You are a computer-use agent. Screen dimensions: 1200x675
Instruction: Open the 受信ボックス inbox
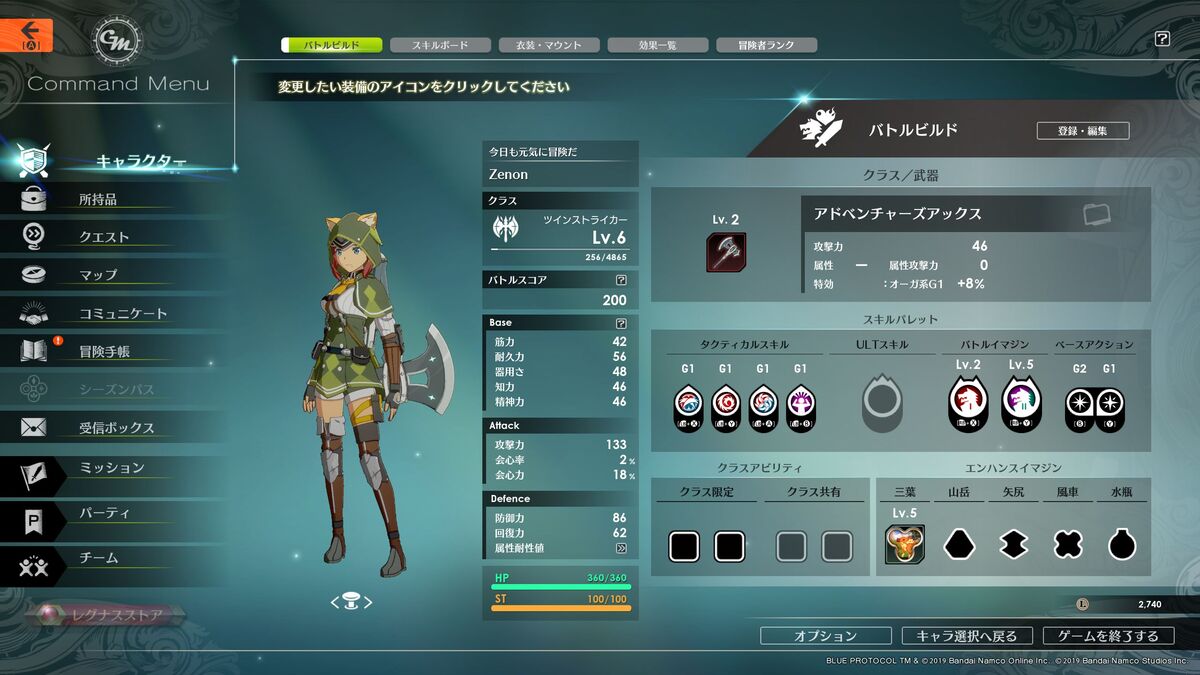point(116,428)
